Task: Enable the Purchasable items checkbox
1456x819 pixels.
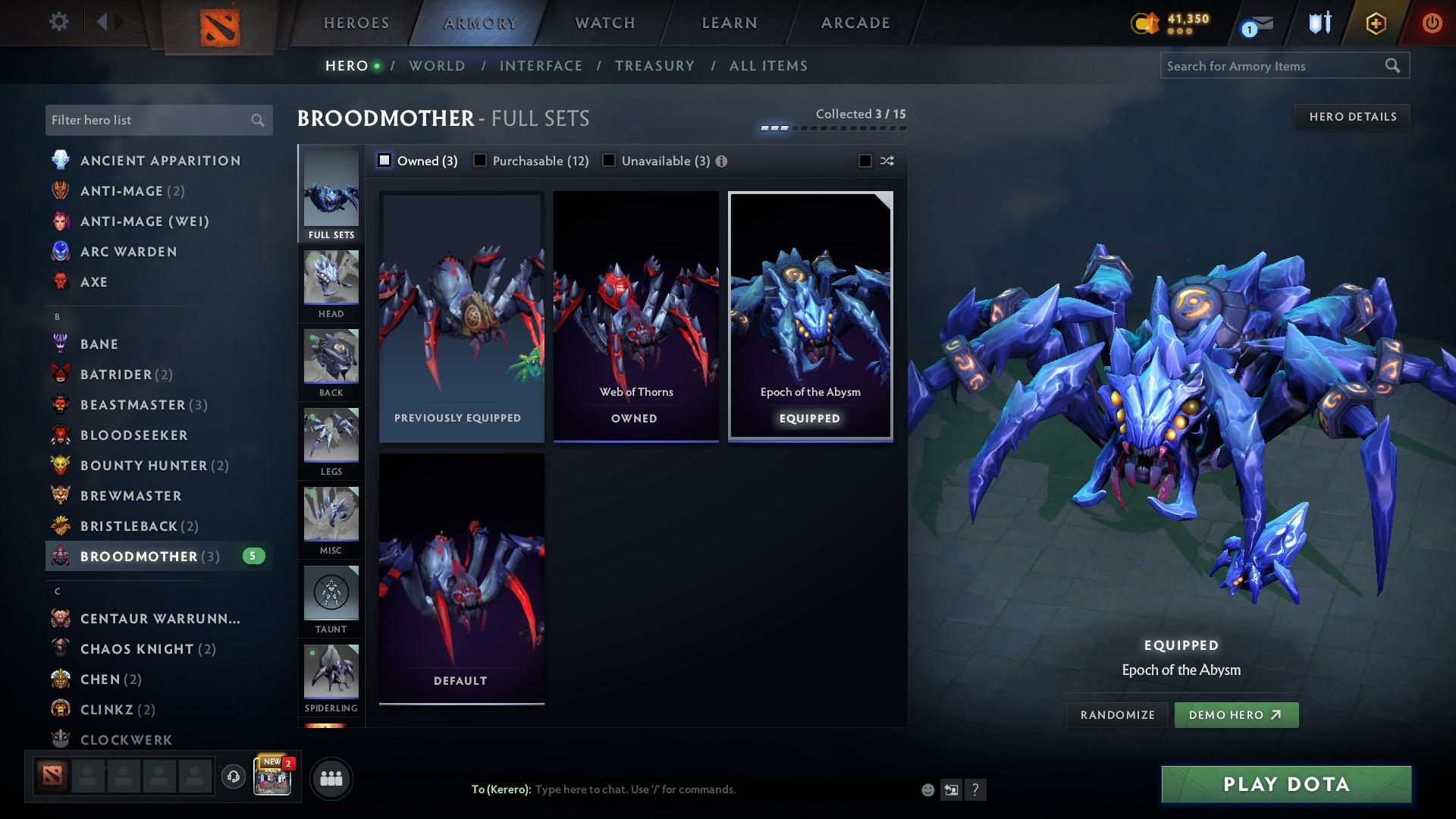Action: [480, 160]
